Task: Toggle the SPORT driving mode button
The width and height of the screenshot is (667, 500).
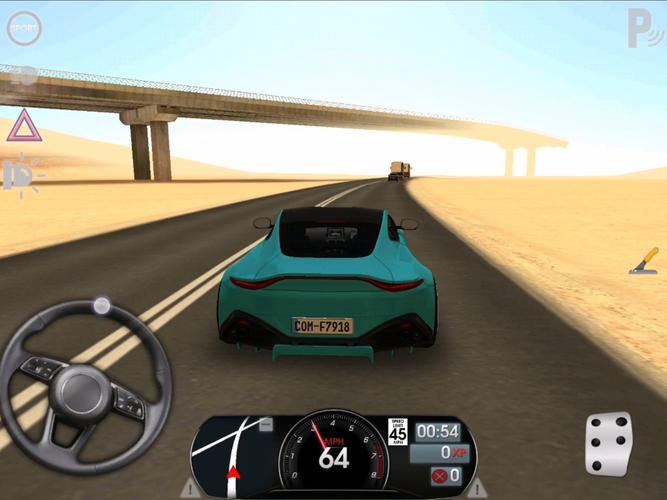Action: pyautogui.click(x=24, y=29)
